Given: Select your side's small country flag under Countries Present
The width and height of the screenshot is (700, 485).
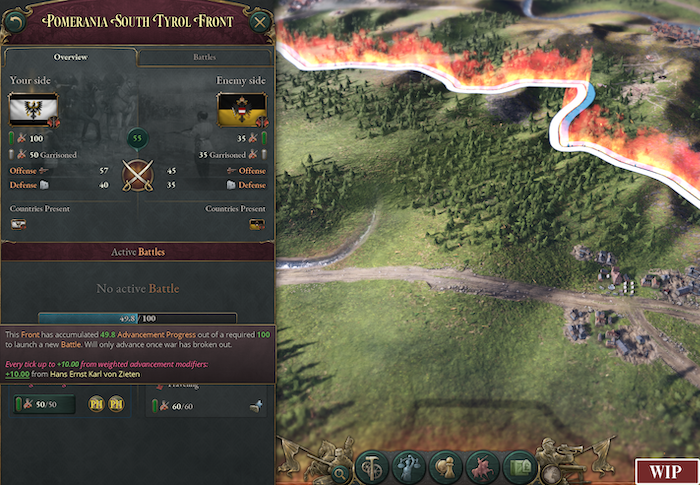Looking at the screenshot, I should [18, 224].
